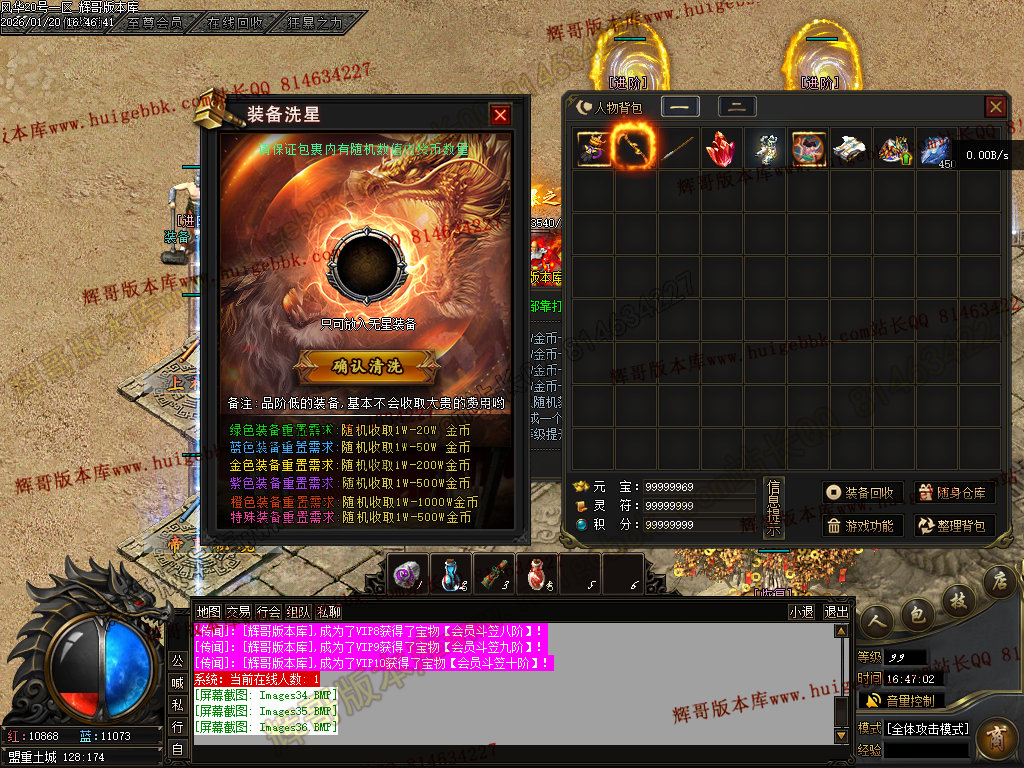Image resolution: width=1024 pixels, height=768 pixels.
Task: Select the red crystal item in bag
Action: (721, 149)
